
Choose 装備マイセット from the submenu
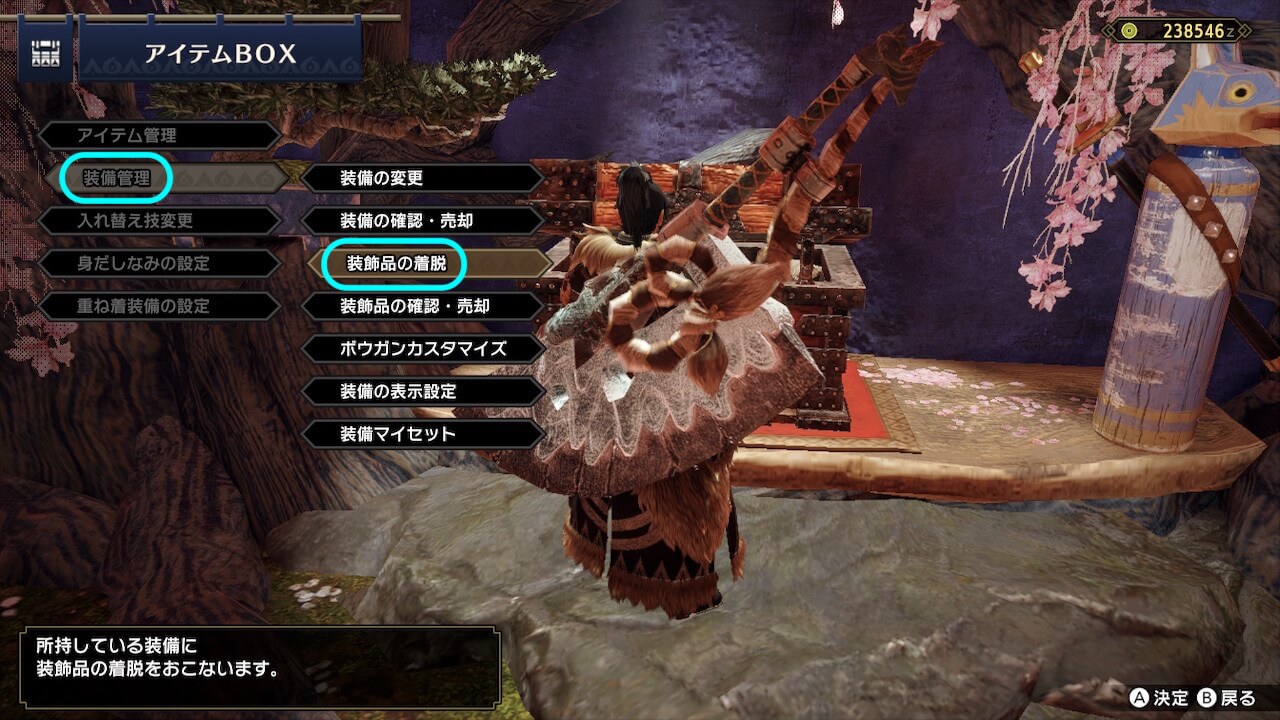[x=398, y=434]
